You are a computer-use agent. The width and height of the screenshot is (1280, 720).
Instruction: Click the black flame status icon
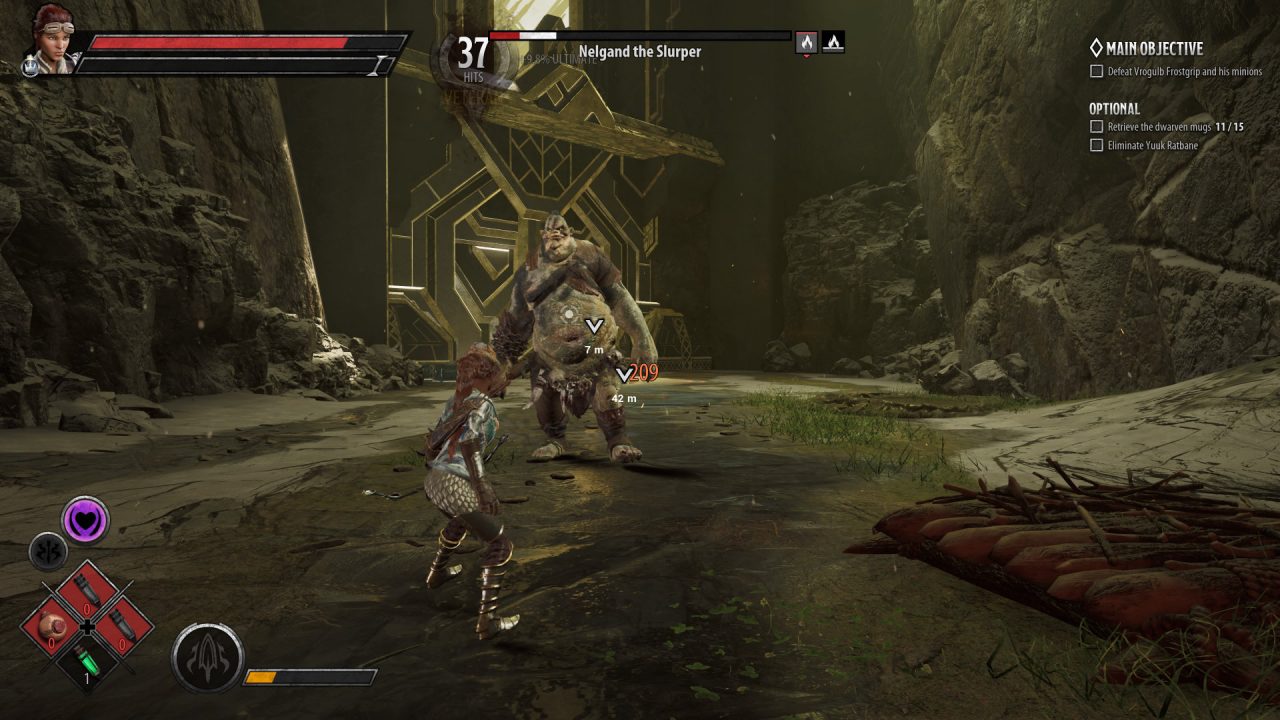tap(833, 42)
